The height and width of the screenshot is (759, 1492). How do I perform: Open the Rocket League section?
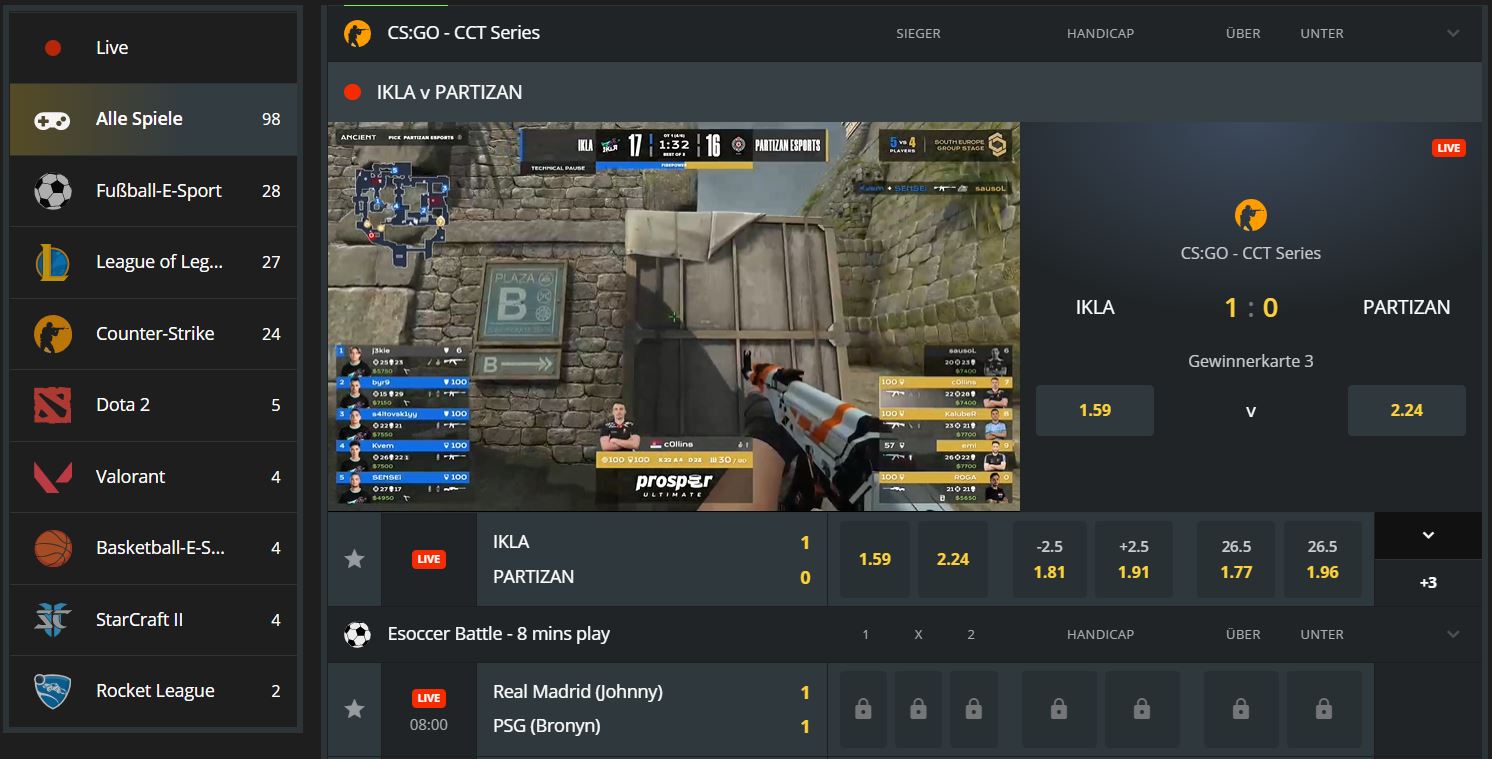coord(154,690)
